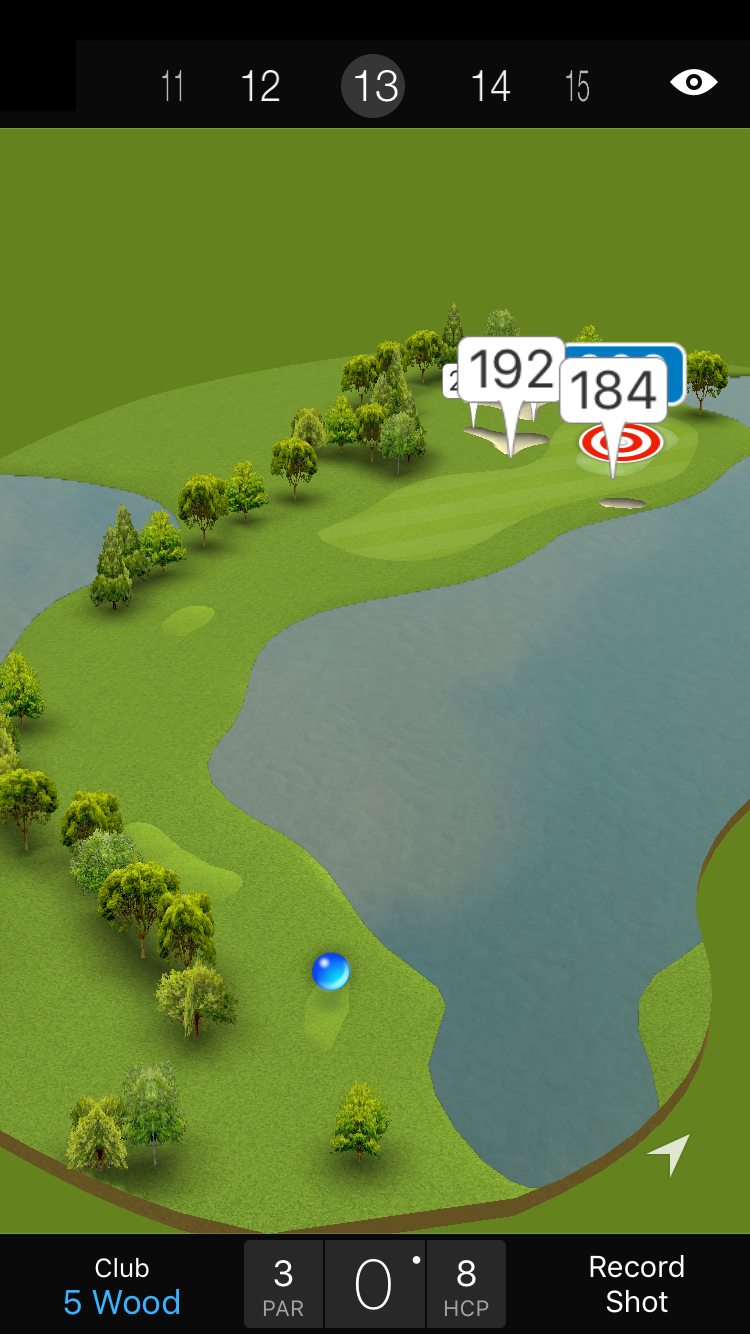Tap the PAR 3 info box
The height and width of the screenshot is (1334, 750).
click(283, 1285)
